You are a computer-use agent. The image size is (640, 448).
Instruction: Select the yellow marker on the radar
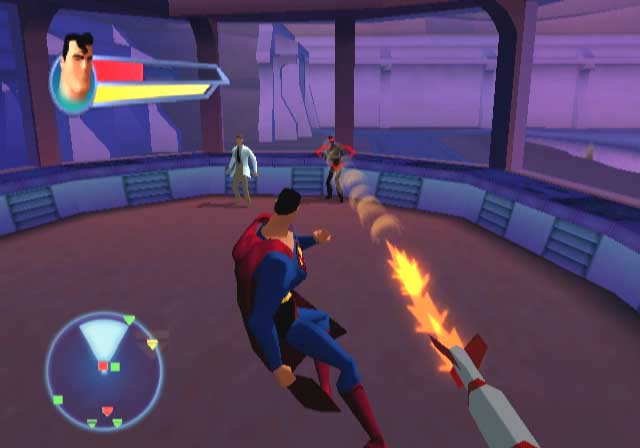point(152,344)
